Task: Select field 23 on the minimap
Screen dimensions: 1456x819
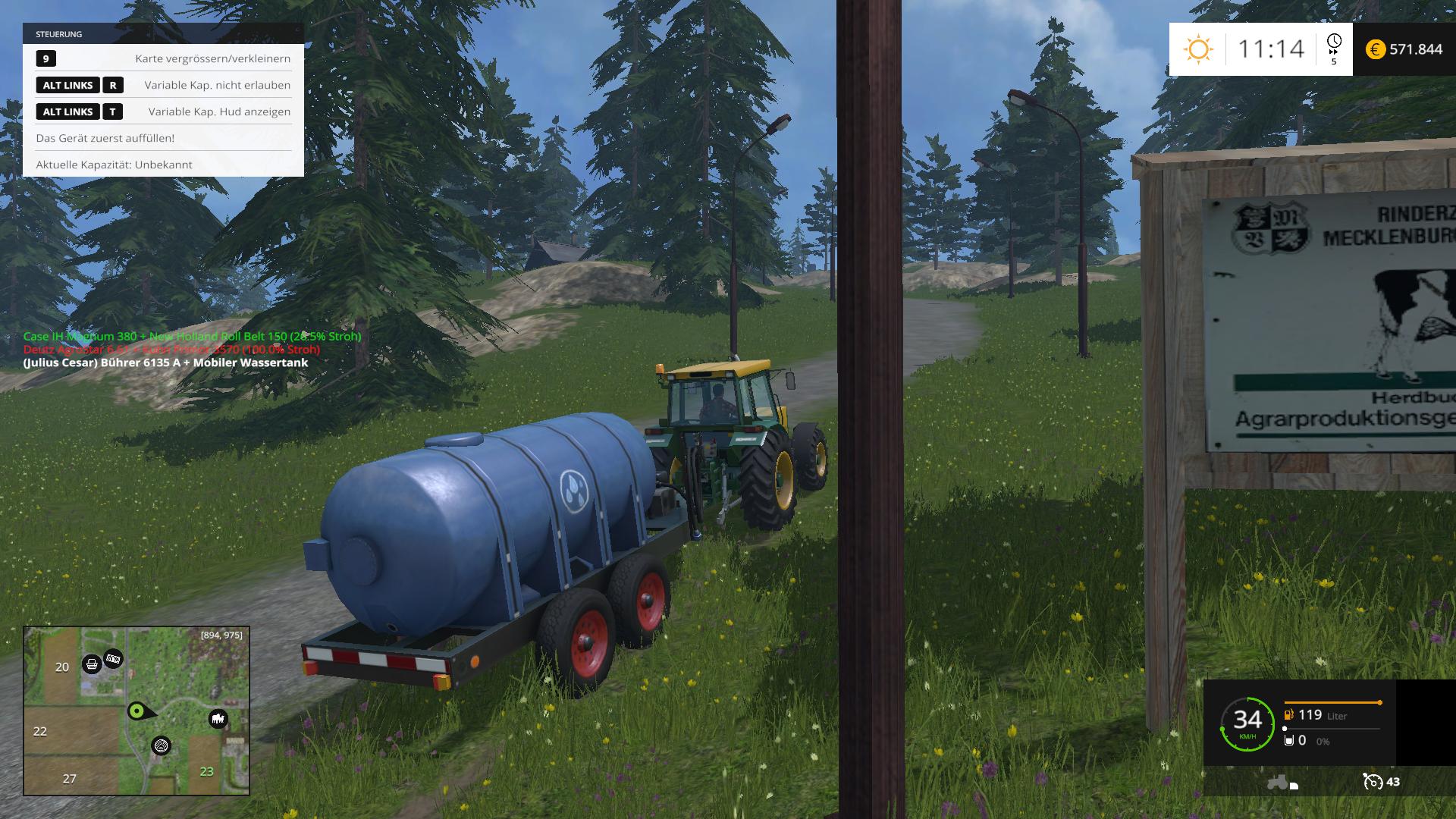Action: (206, 771)
